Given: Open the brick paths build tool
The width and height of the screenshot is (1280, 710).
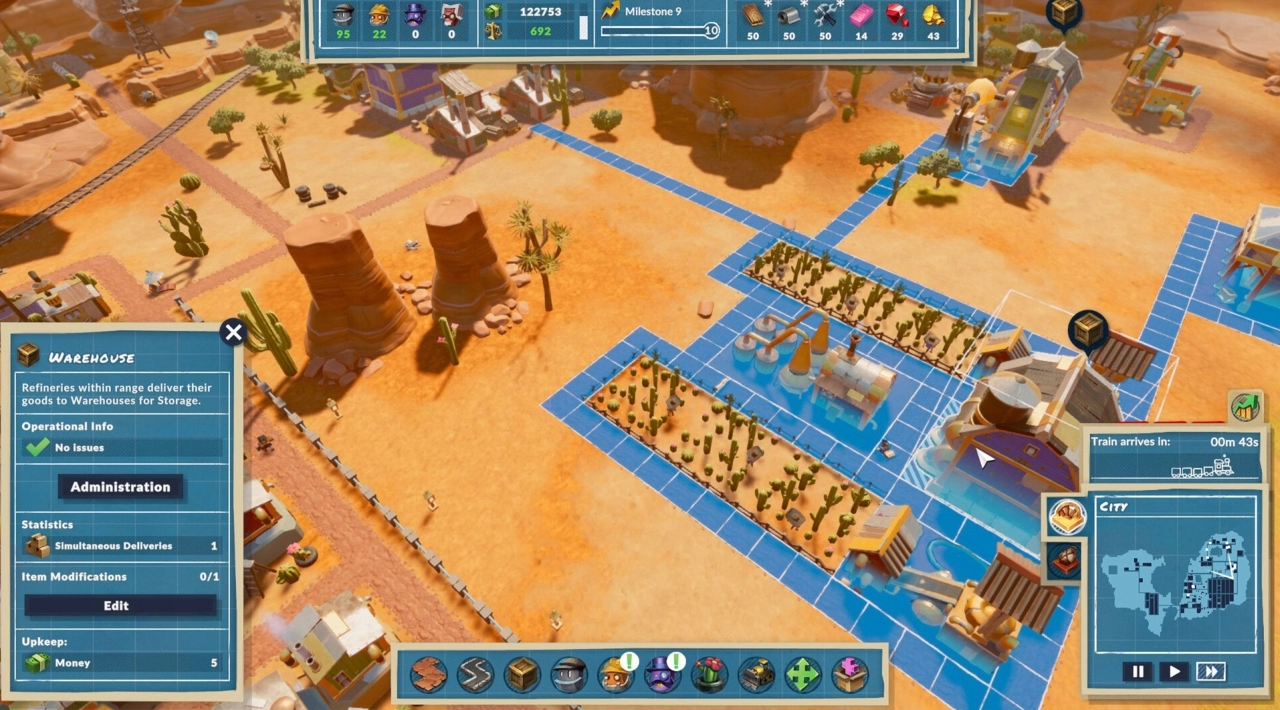Looking at the screenshot, I should tap(428, 675).
